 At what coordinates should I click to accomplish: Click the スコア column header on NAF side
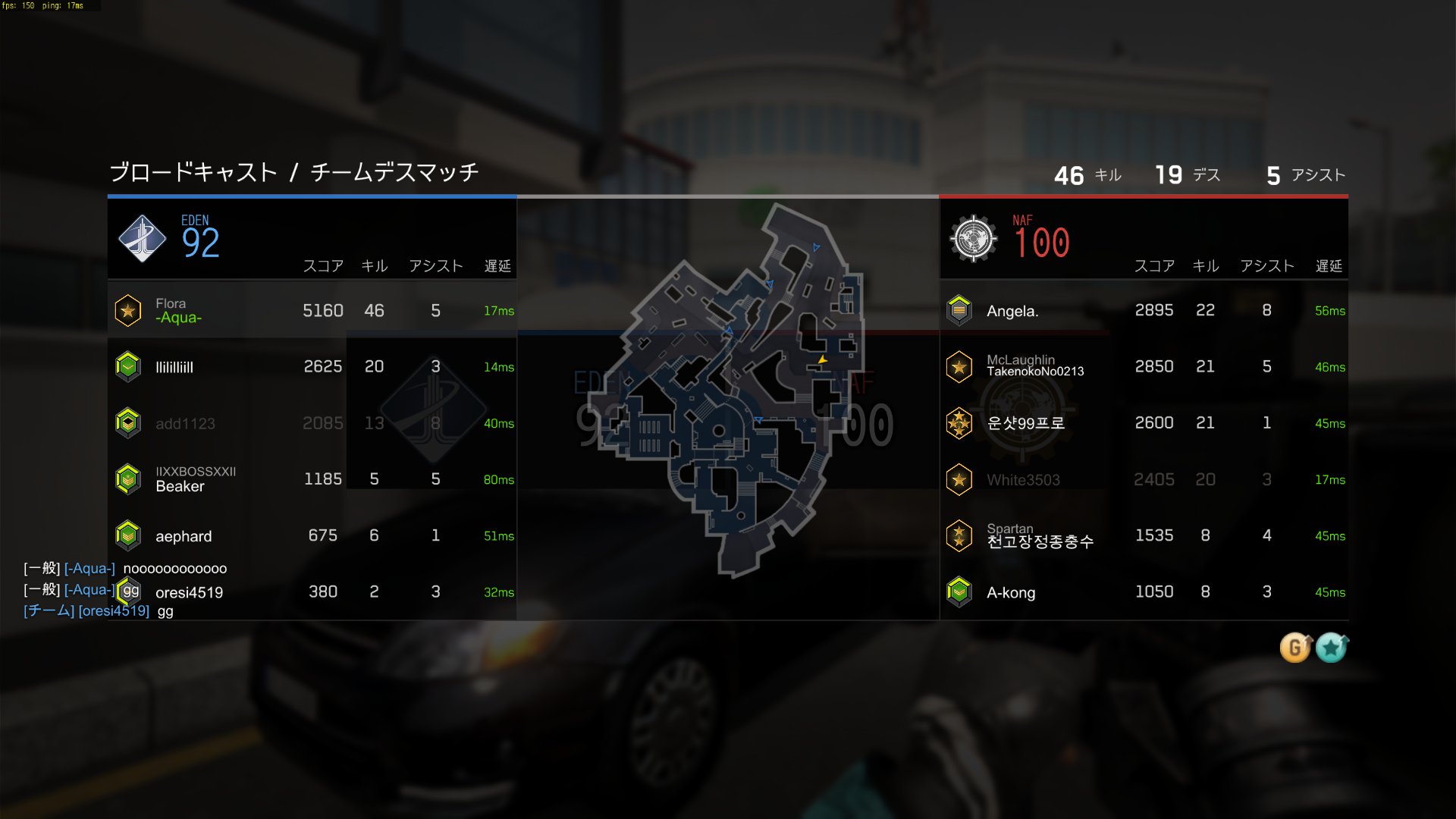1153,266
